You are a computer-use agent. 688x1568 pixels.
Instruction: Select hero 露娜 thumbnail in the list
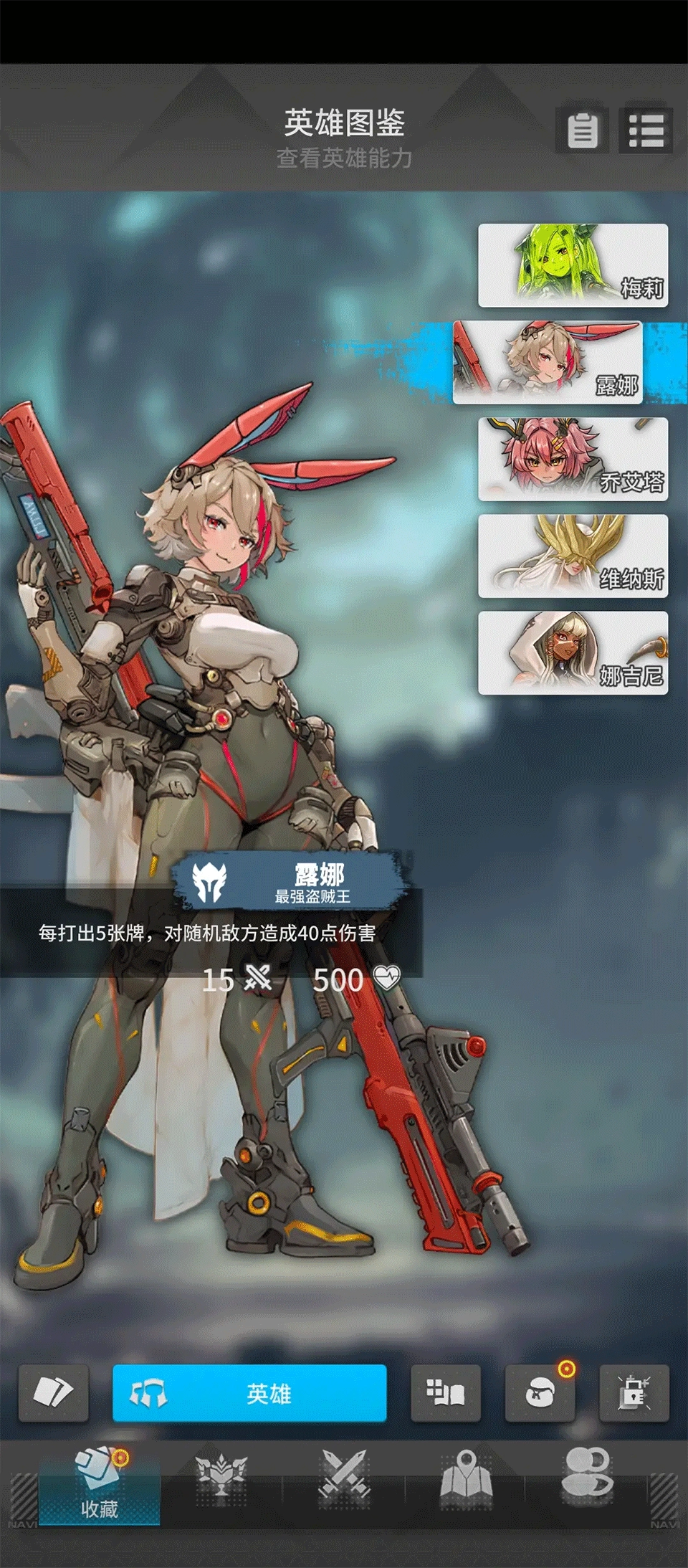pyautogui.click(x=548, y=362)
